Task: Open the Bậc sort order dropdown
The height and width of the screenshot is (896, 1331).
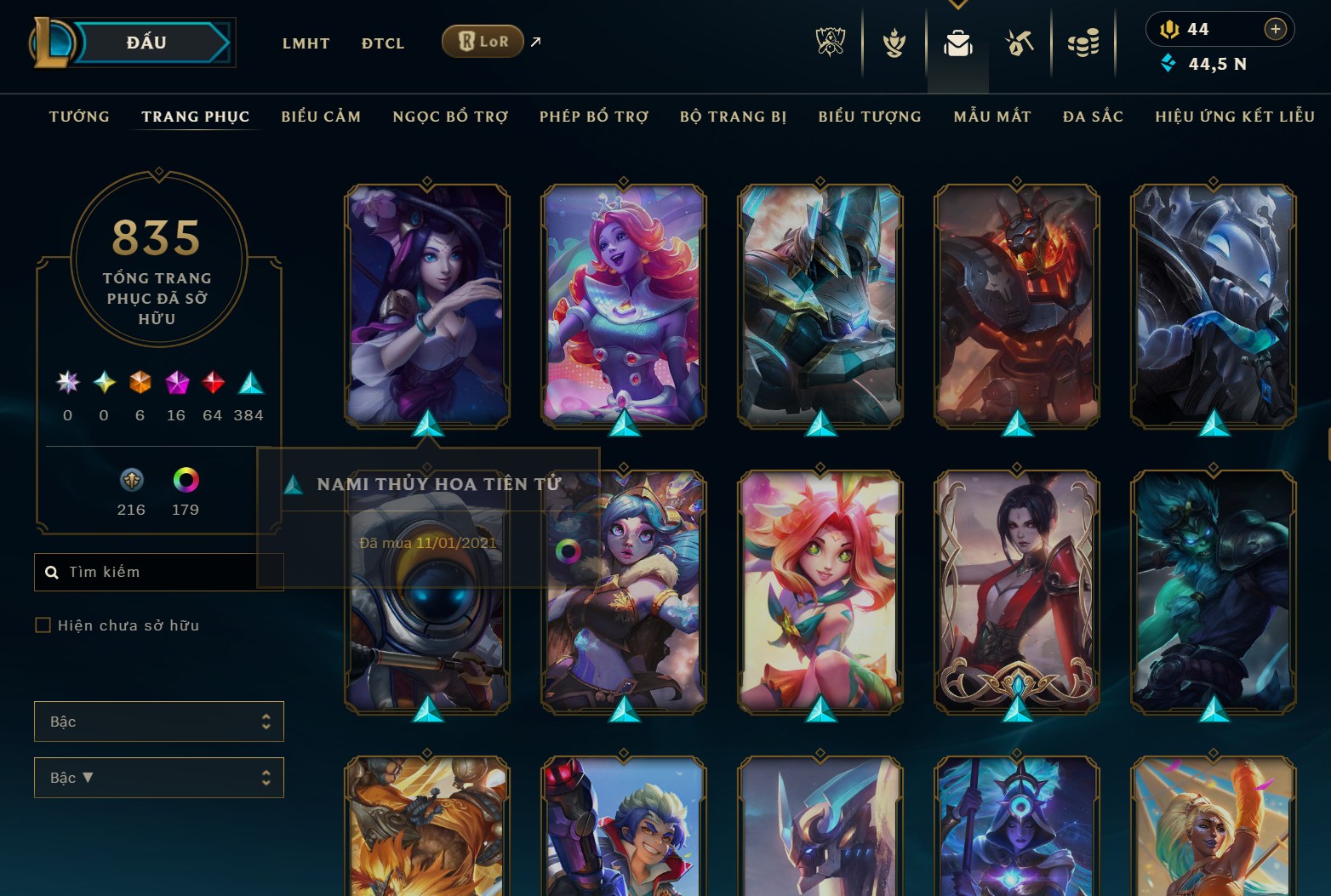Action: coord(158,777)
